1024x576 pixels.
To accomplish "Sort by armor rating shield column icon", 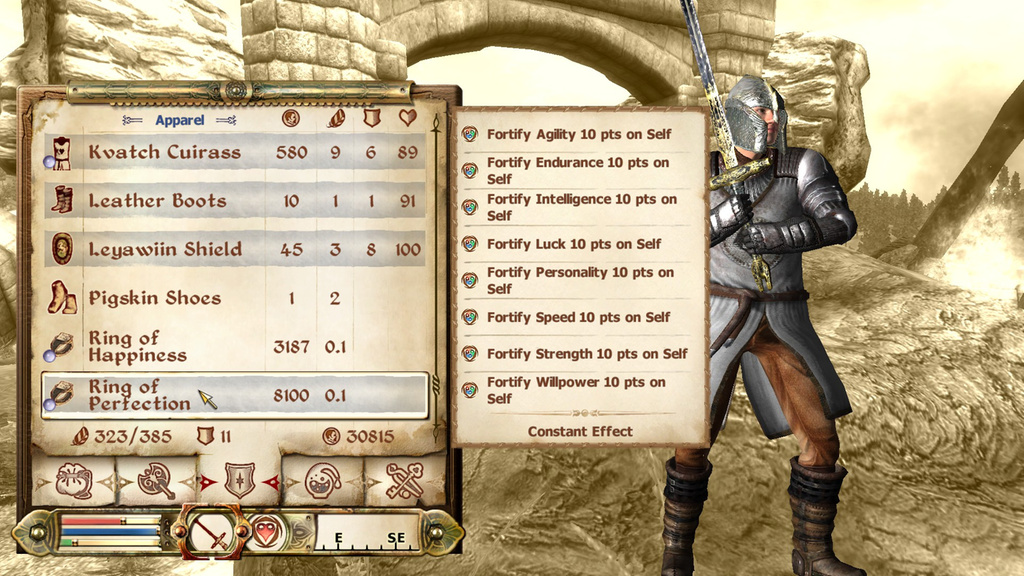I will (x=371, y=118).
